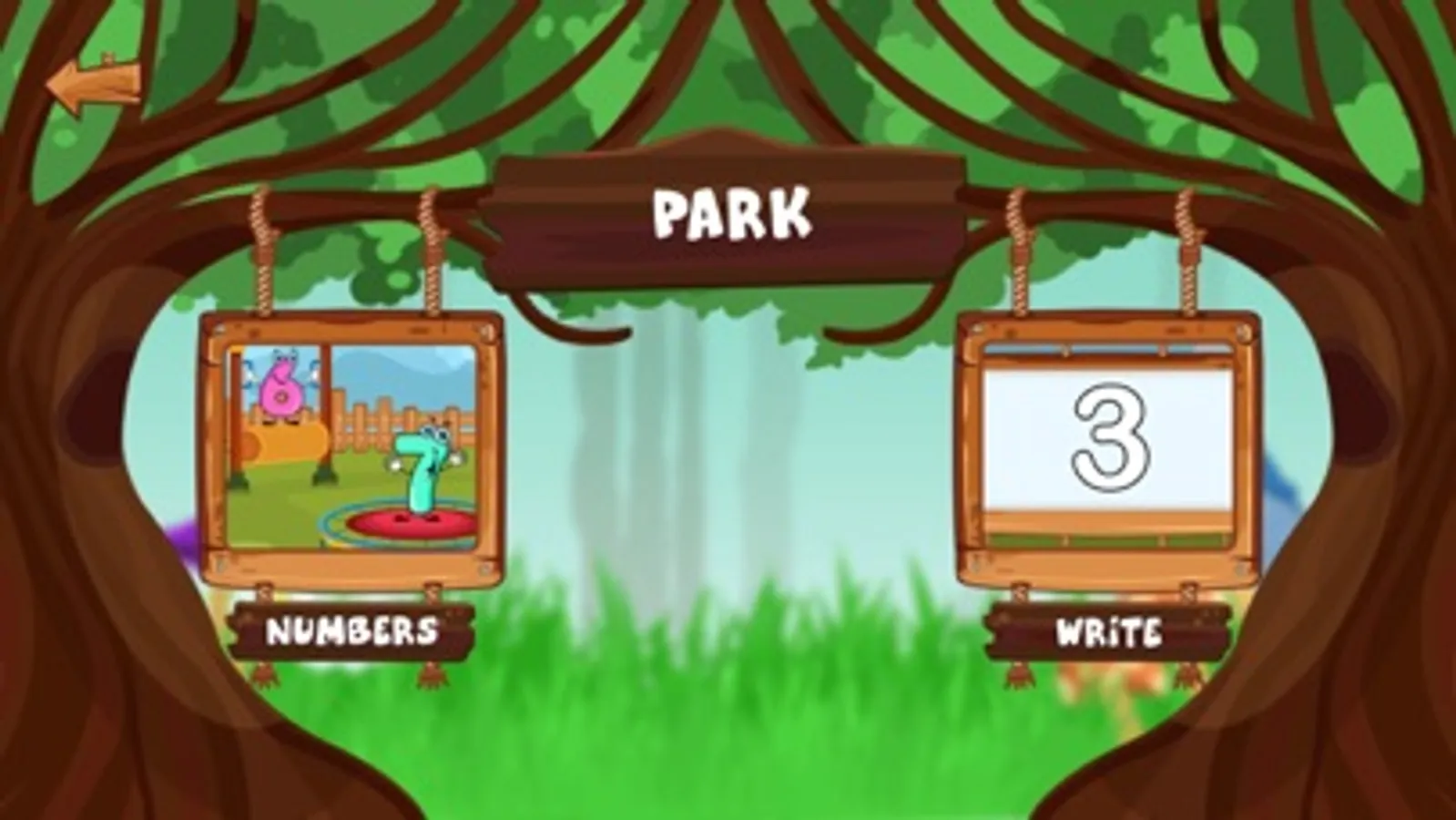Select the NUMBERS label sign

351,629
